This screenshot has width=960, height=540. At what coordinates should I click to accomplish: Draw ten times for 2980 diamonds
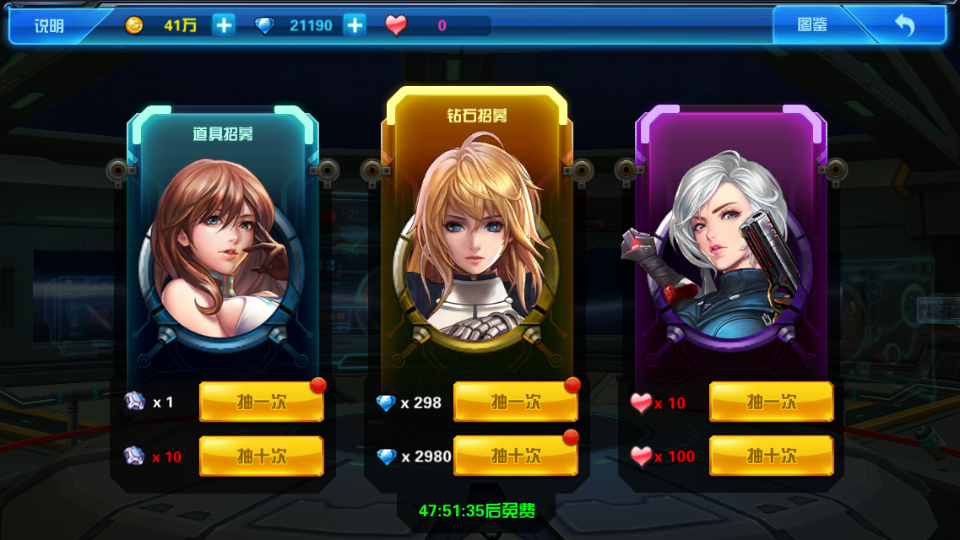pyautogui.click(x=516, y=456)
